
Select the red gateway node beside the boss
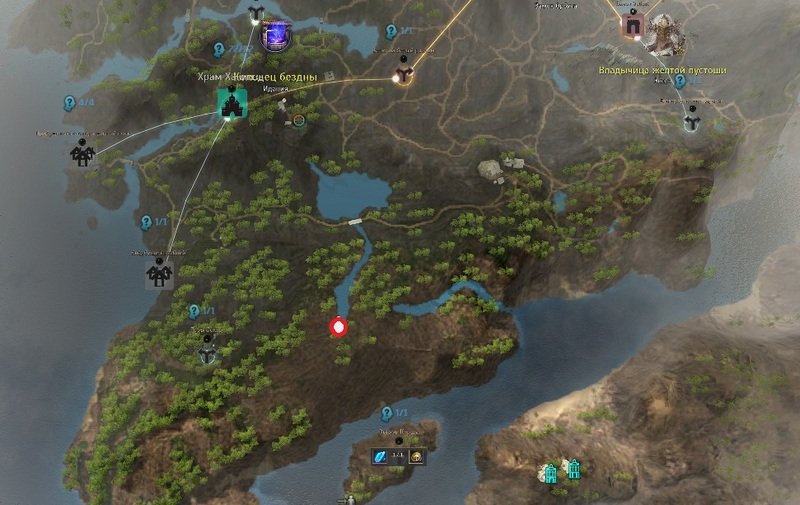632,26
